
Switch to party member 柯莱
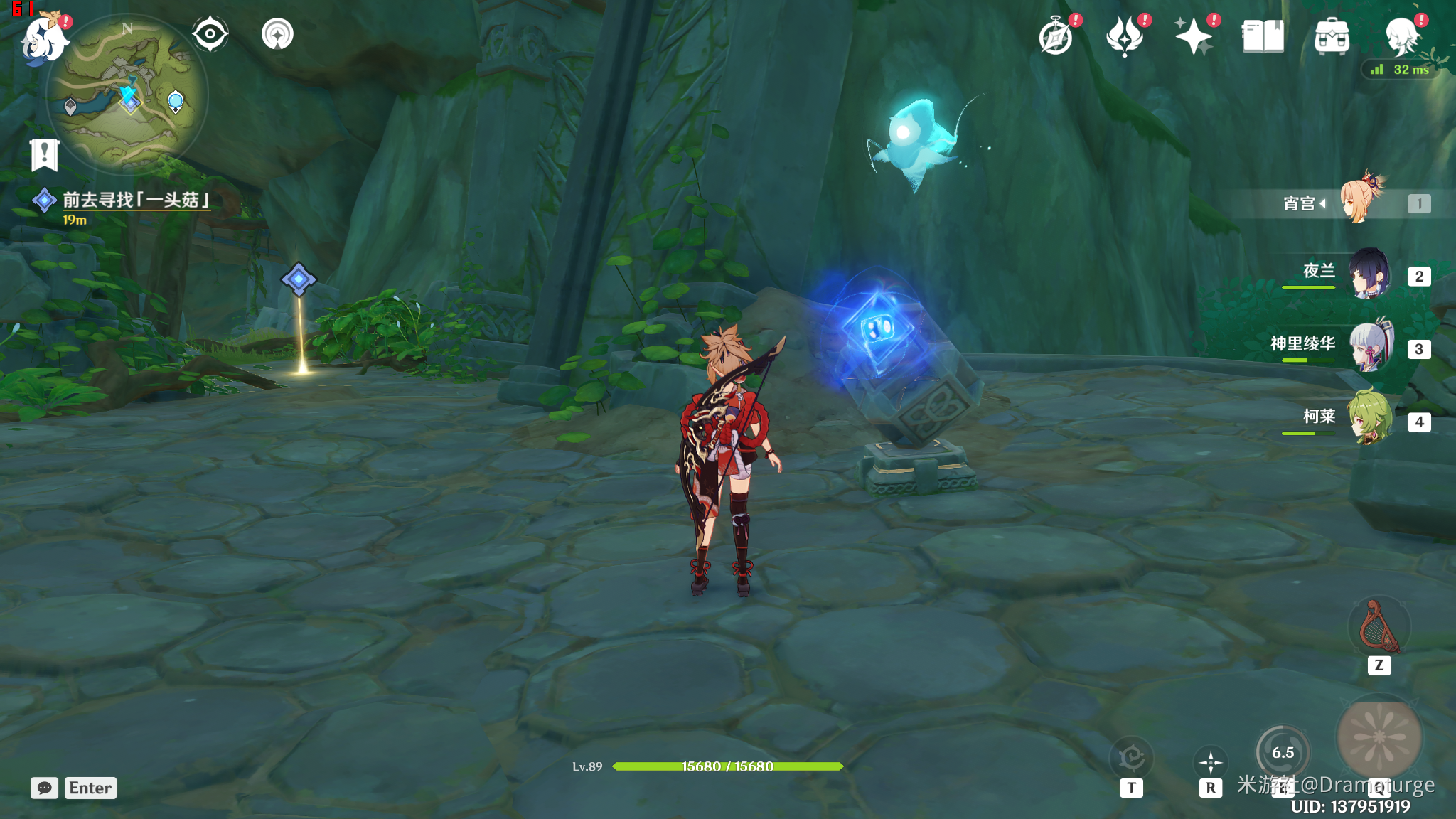(1369, 419)
